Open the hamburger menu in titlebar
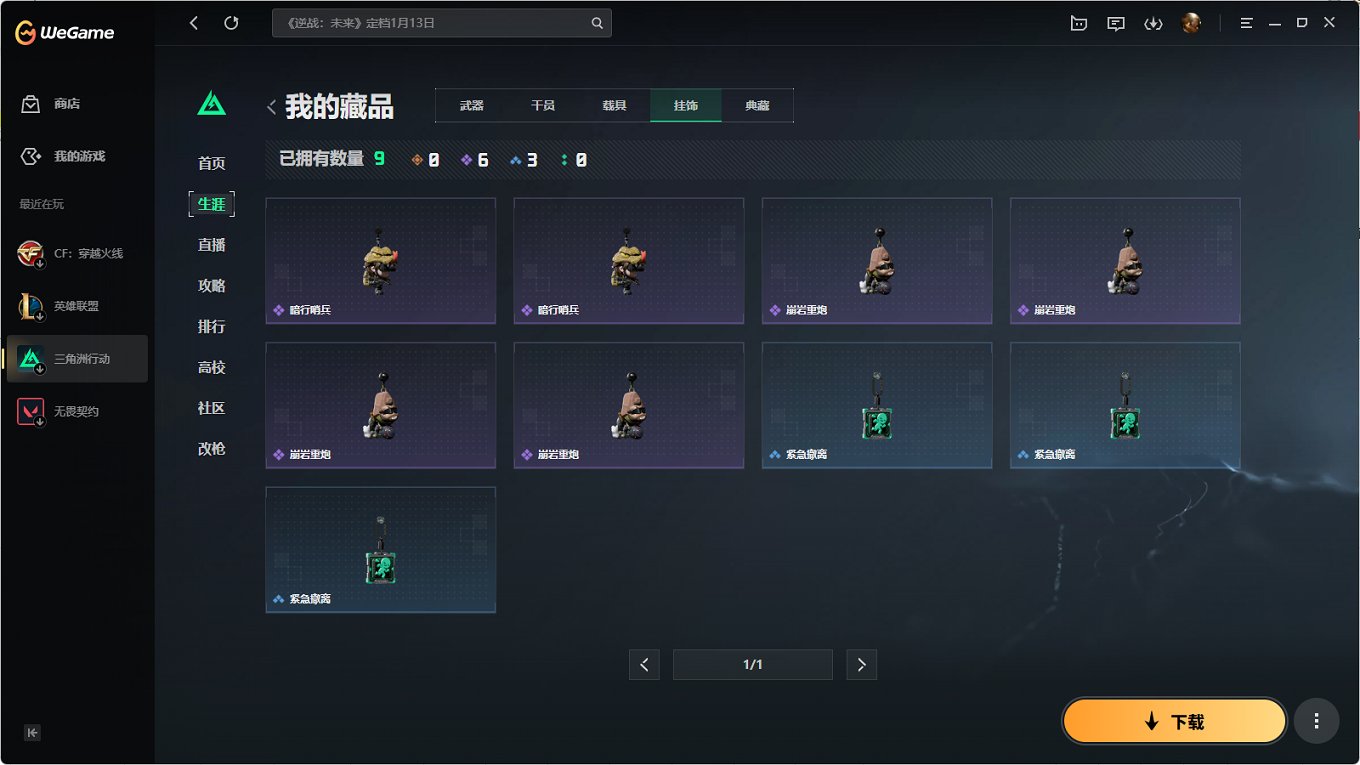The height and width of the screenshot is (765, 1360). point(1246,22)
